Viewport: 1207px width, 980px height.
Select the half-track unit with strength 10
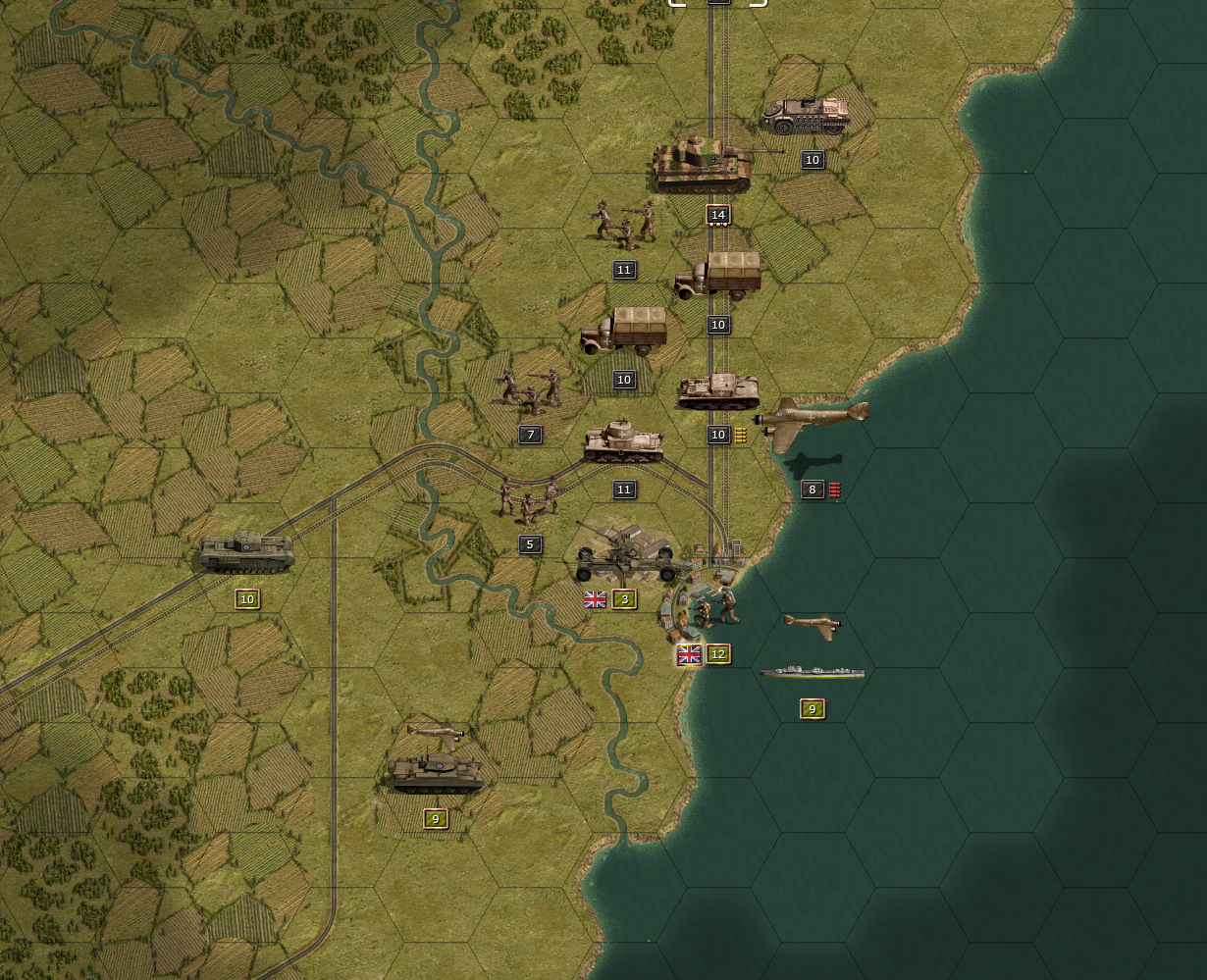click(x=806, y=117)
